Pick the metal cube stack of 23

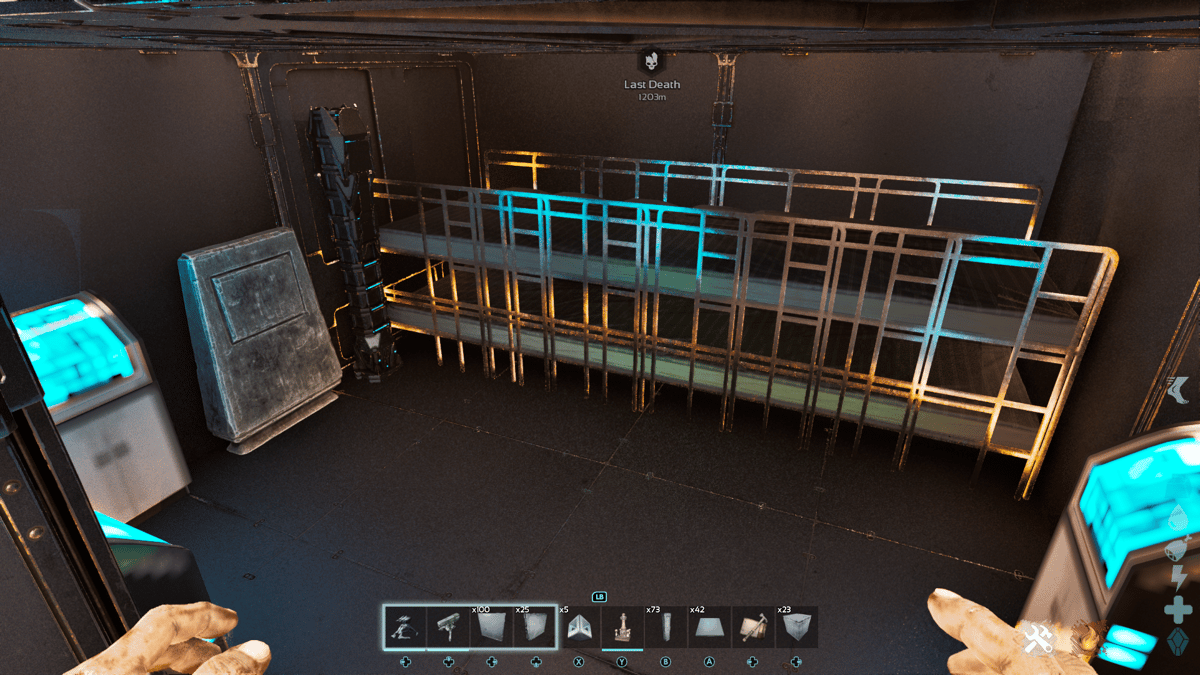pyautogui.click(x=796, y=628)
